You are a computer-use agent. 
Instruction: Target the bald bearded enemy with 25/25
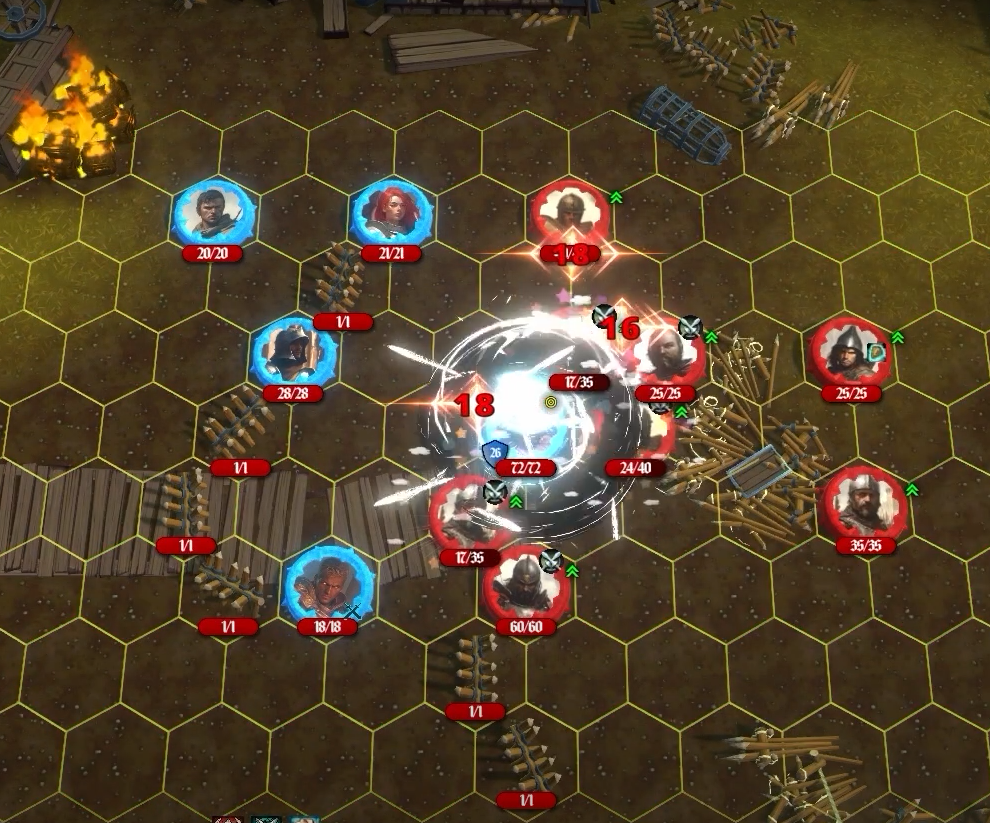(x=668, y=354)
